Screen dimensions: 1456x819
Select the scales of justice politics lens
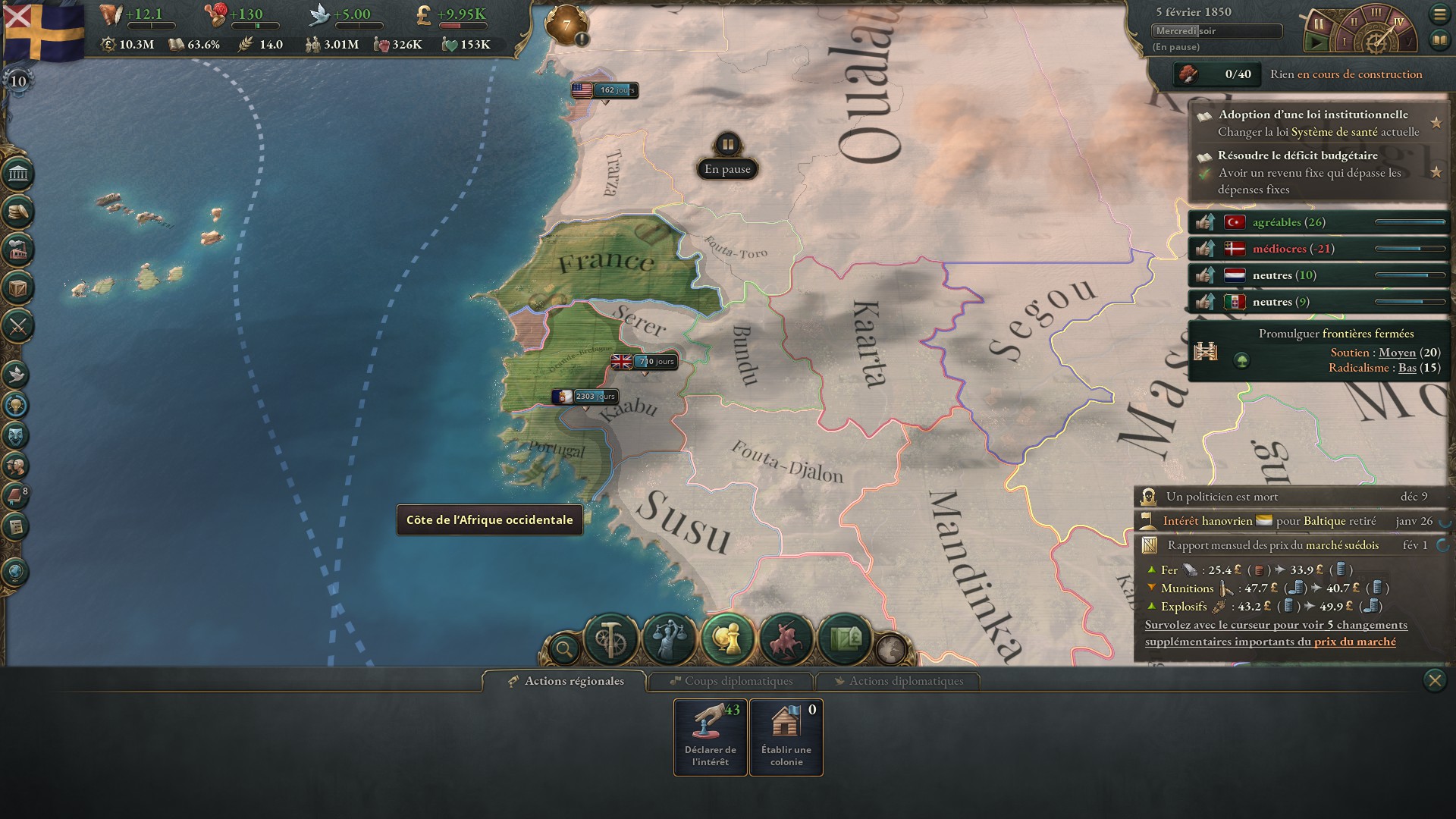point(669,637)
